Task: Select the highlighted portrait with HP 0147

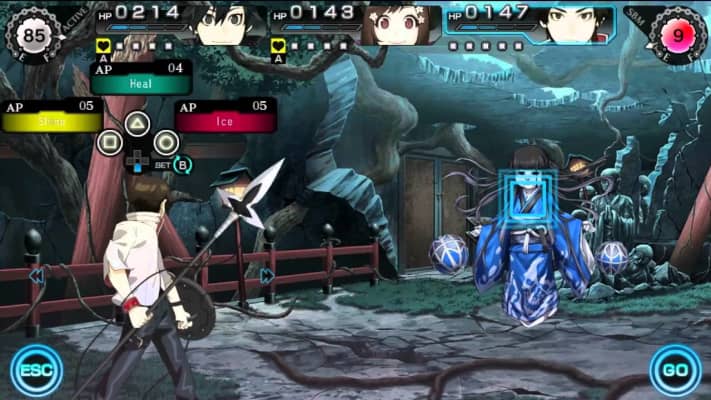Action: coord(574,24)
